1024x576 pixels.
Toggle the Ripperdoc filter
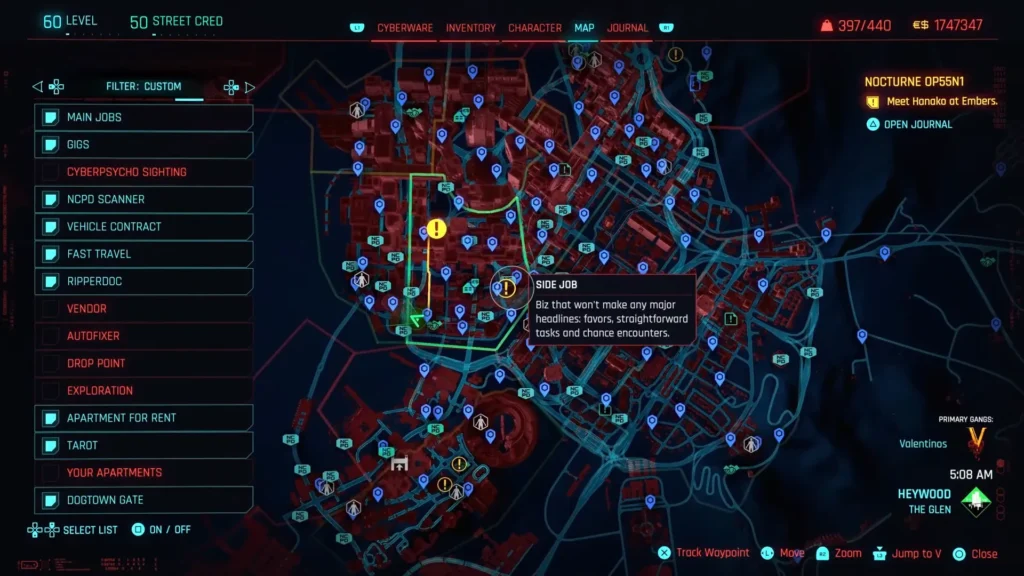[144, 282]
